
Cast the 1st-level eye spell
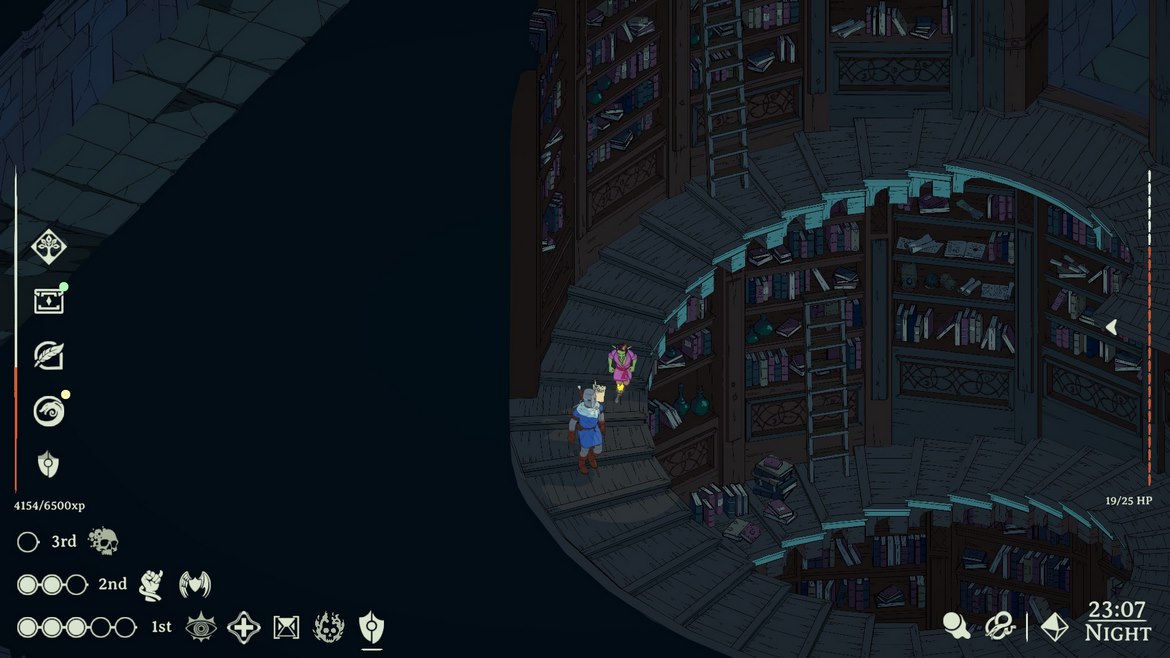201,627
